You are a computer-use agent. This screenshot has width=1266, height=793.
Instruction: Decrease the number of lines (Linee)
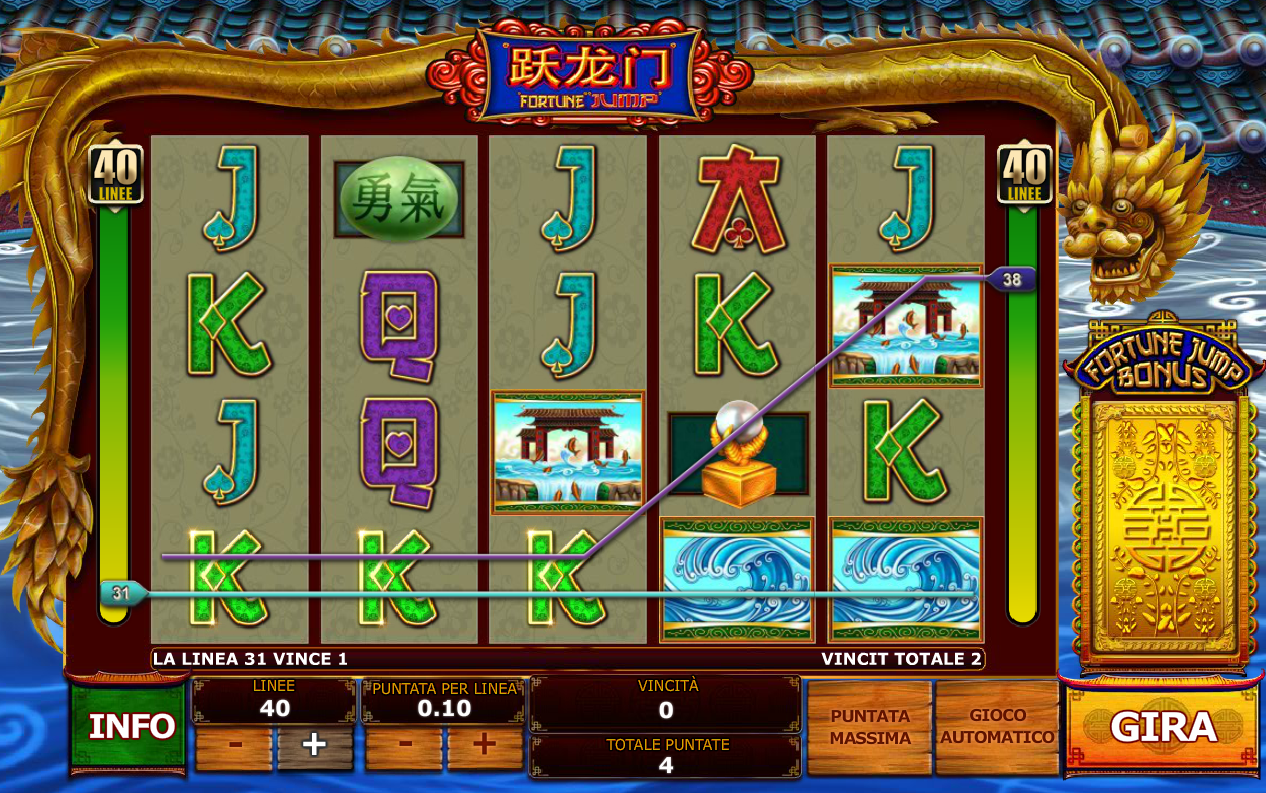pos(233,746)
